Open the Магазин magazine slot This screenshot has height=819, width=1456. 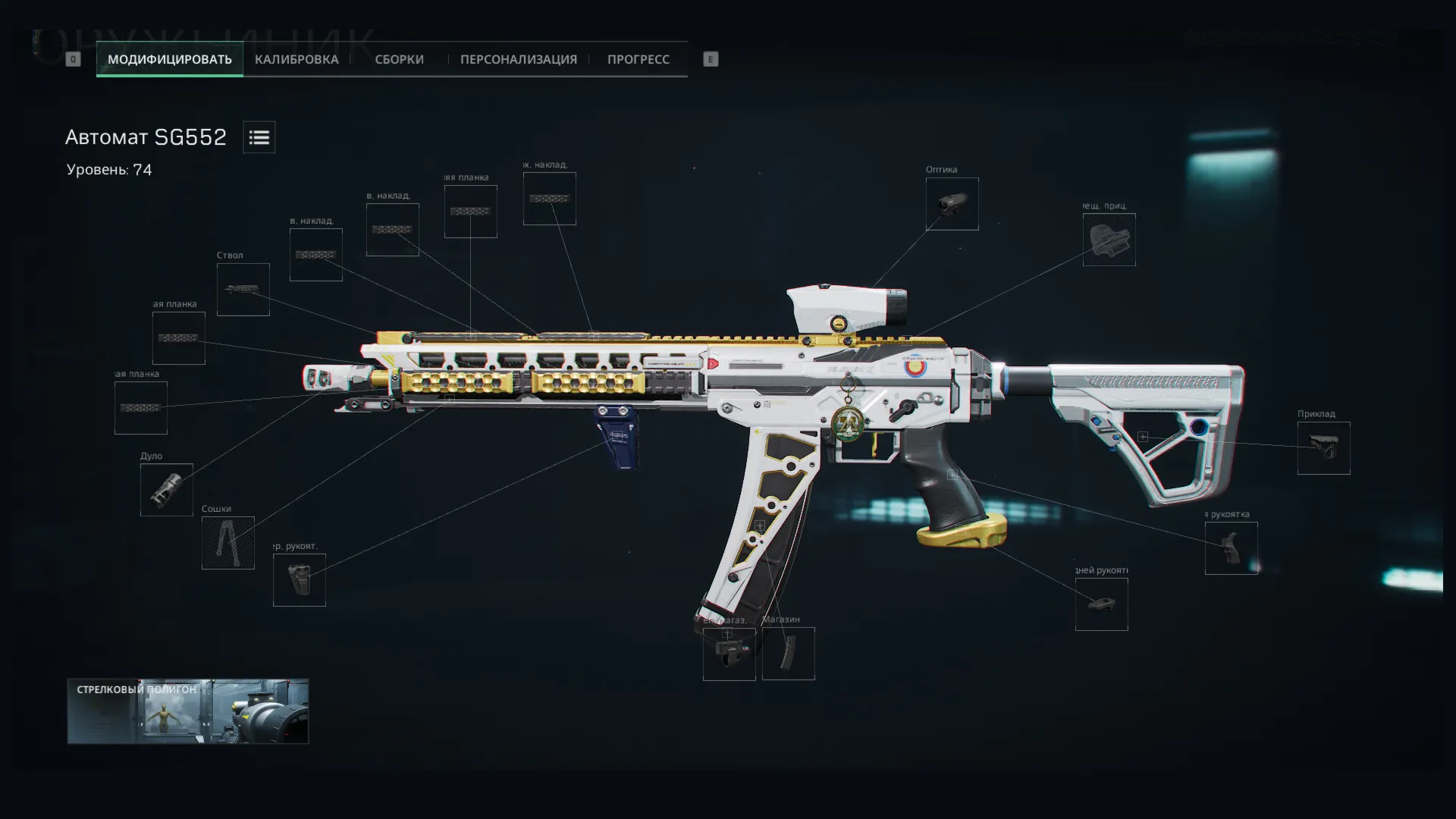click(788, 654)
